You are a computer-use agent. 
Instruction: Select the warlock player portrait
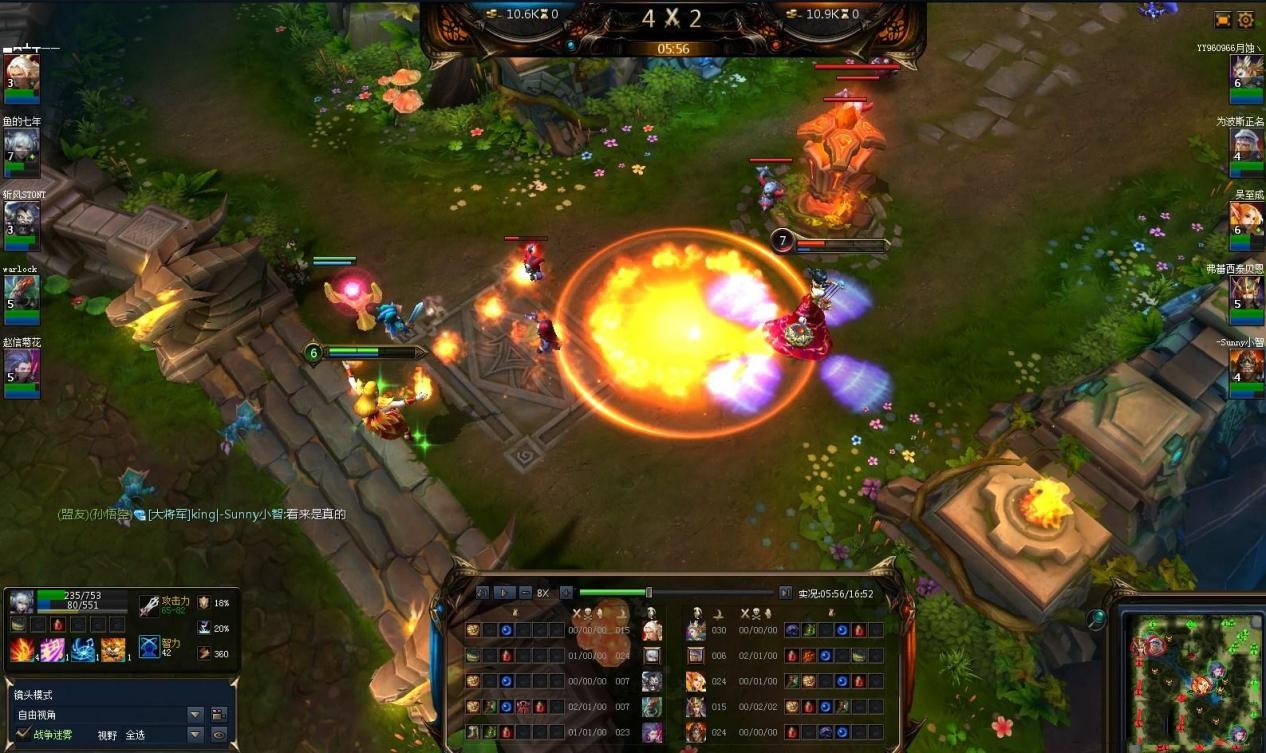point(21,293)
